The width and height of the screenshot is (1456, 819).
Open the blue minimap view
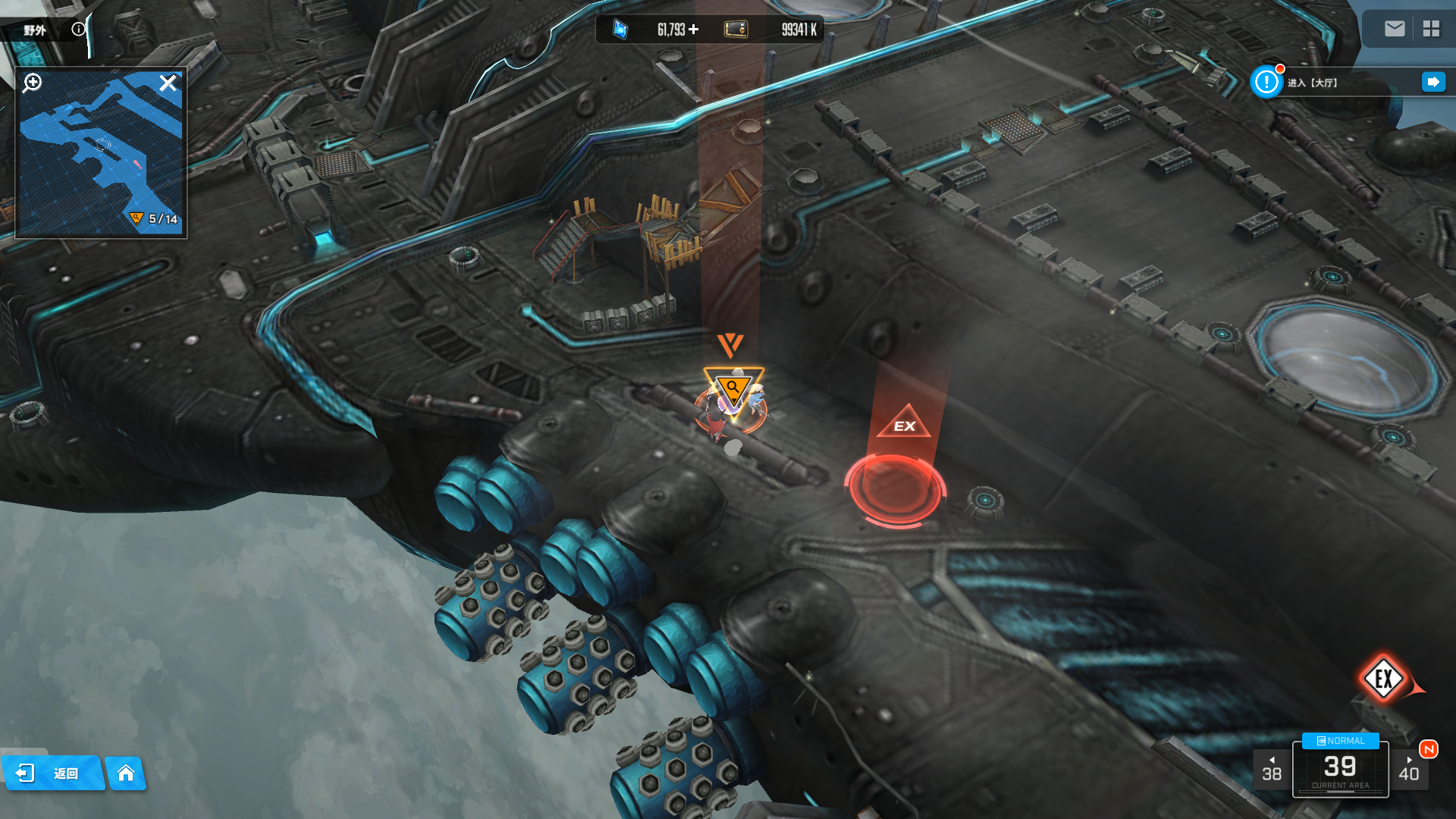click(x=99, y=159)
